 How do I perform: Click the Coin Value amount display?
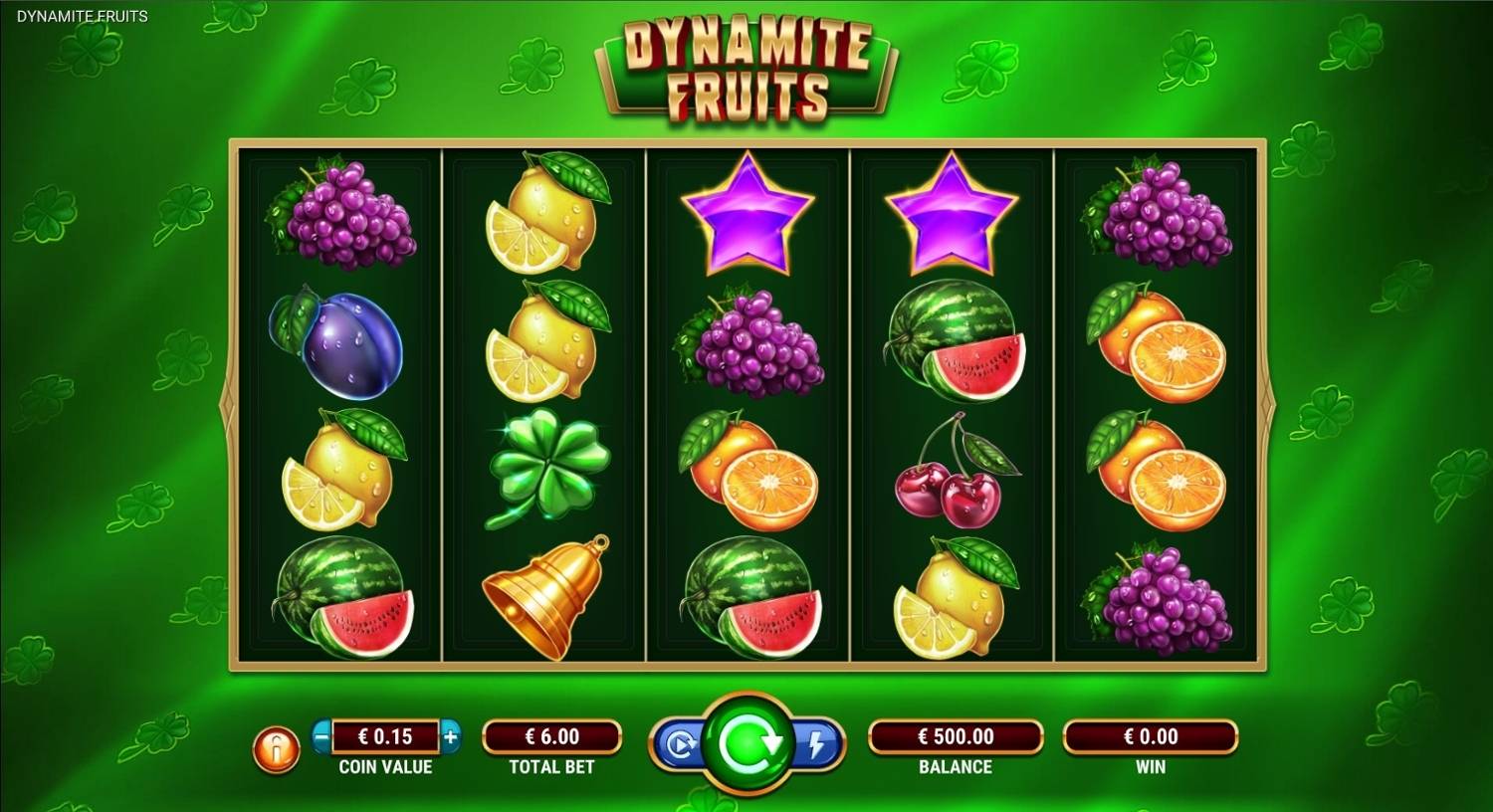tap(386, 737)
